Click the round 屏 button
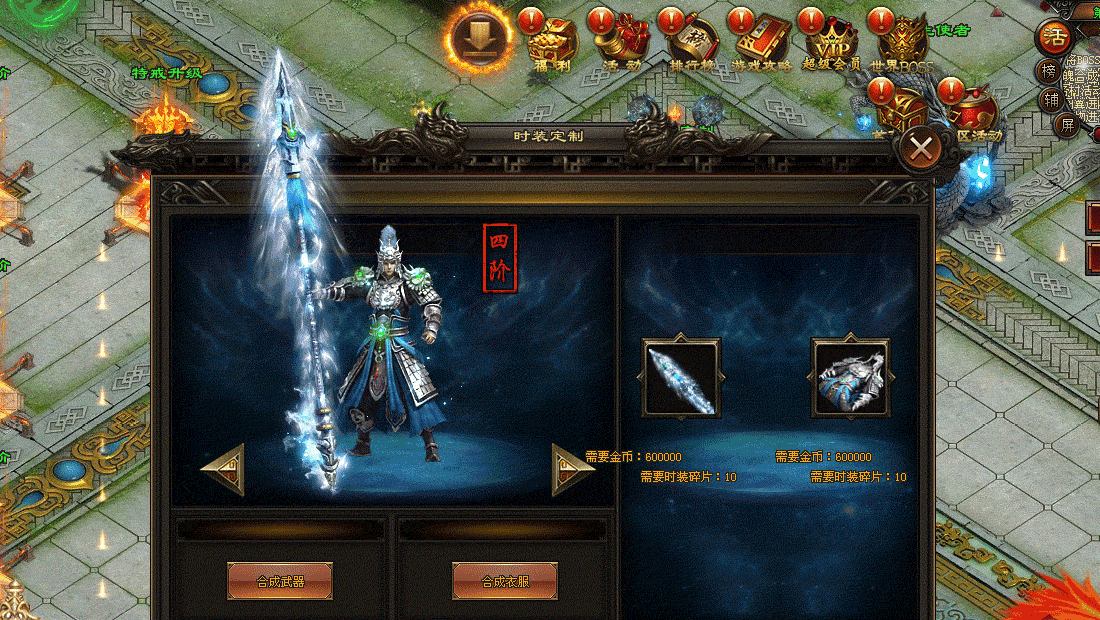The height and width of the screenshot is (620, 1100). point(1068,124)
